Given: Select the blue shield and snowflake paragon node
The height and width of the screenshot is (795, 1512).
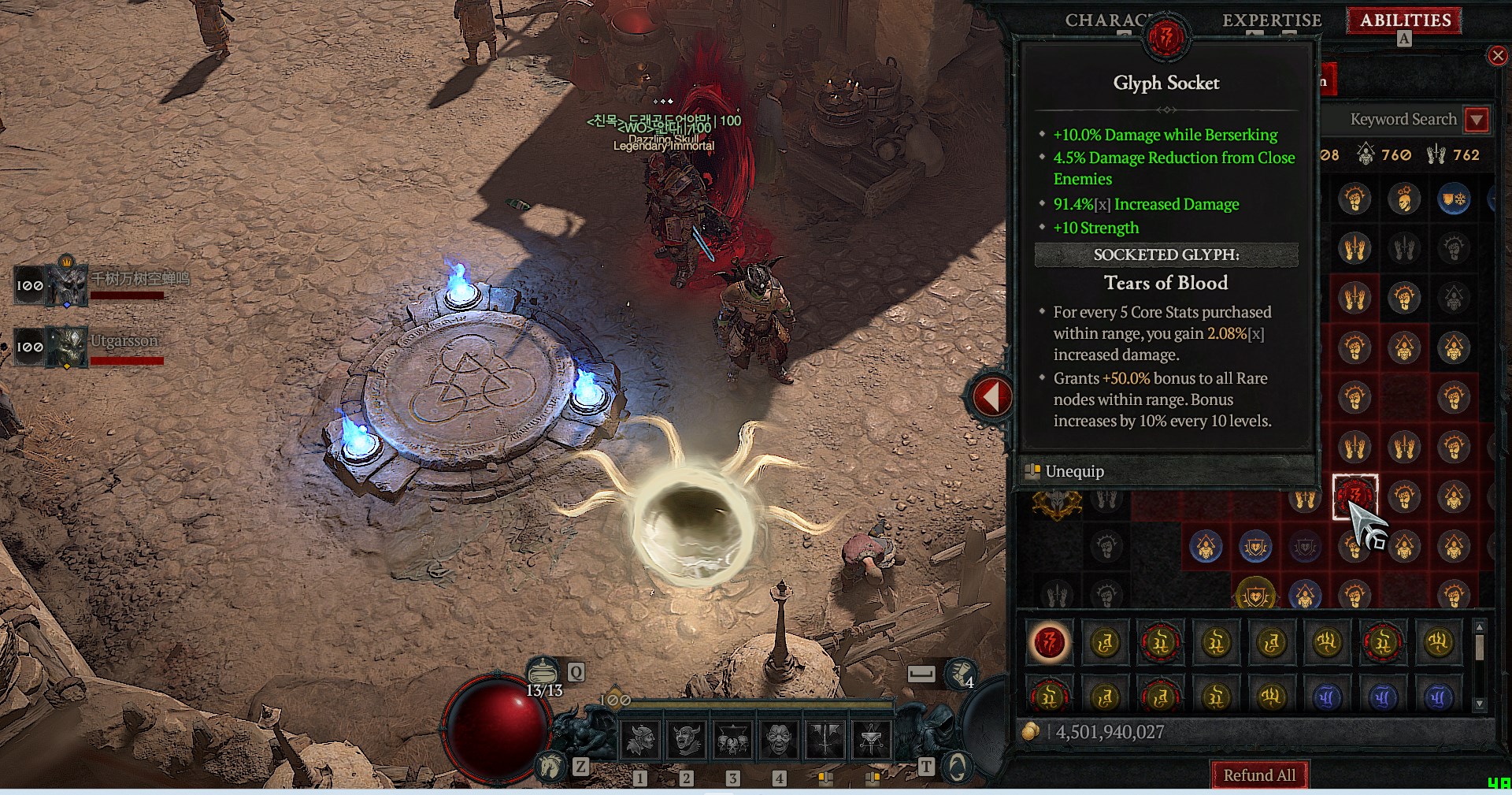Looking at the screenshot, I should [x=1453, y=199].
